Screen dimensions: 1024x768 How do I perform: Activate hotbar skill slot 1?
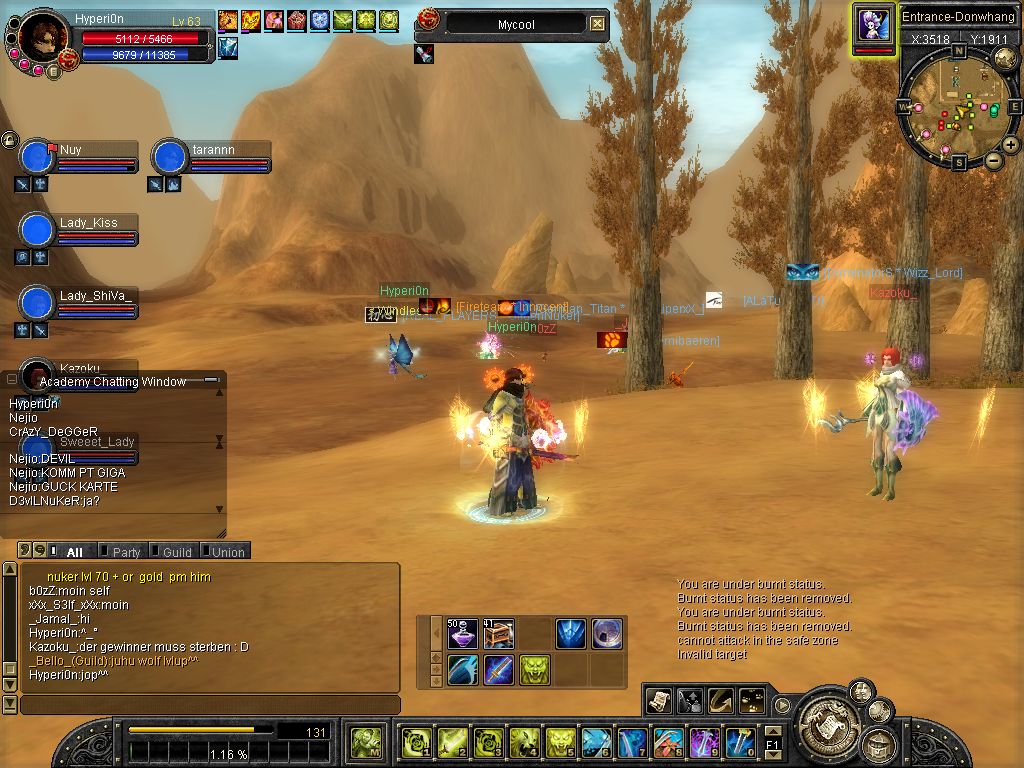point(413,742)
